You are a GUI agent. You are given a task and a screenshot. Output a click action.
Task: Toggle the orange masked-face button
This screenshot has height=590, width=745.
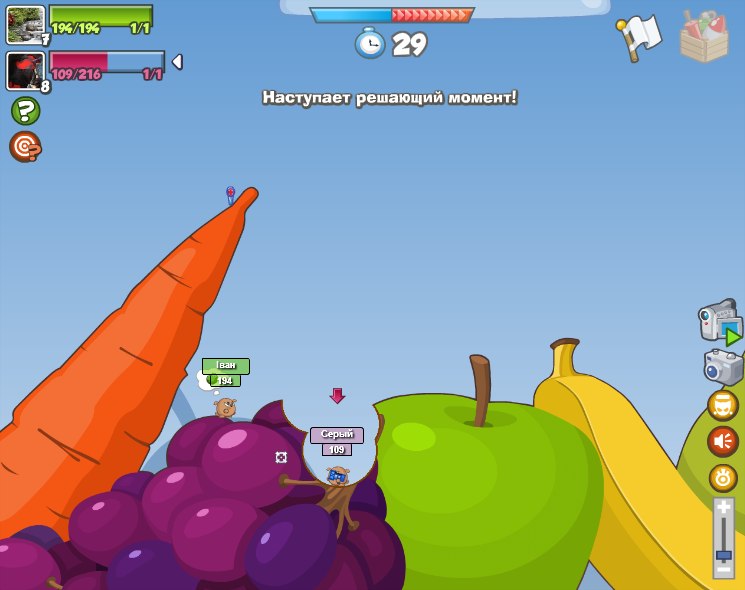[x=723, y=405]
